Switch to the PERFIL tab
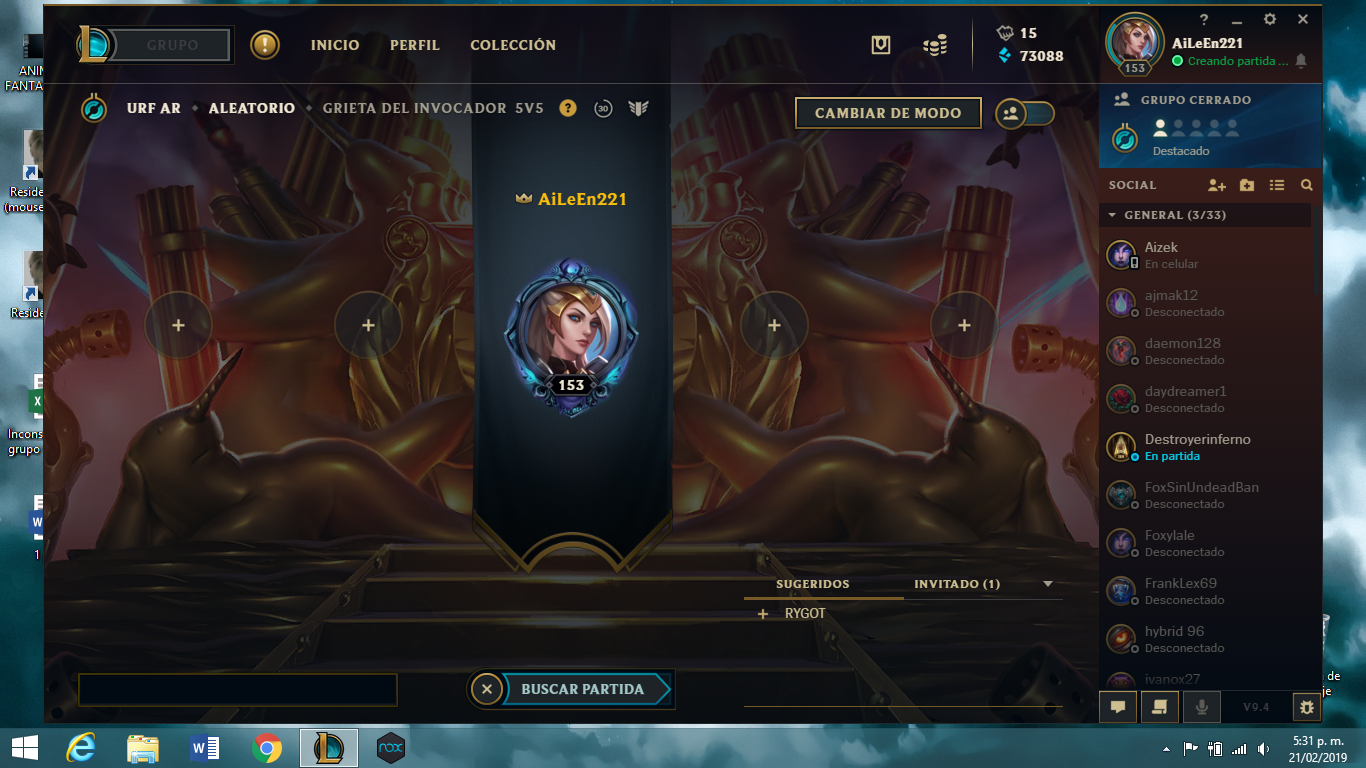 click(x=414, y=45)
